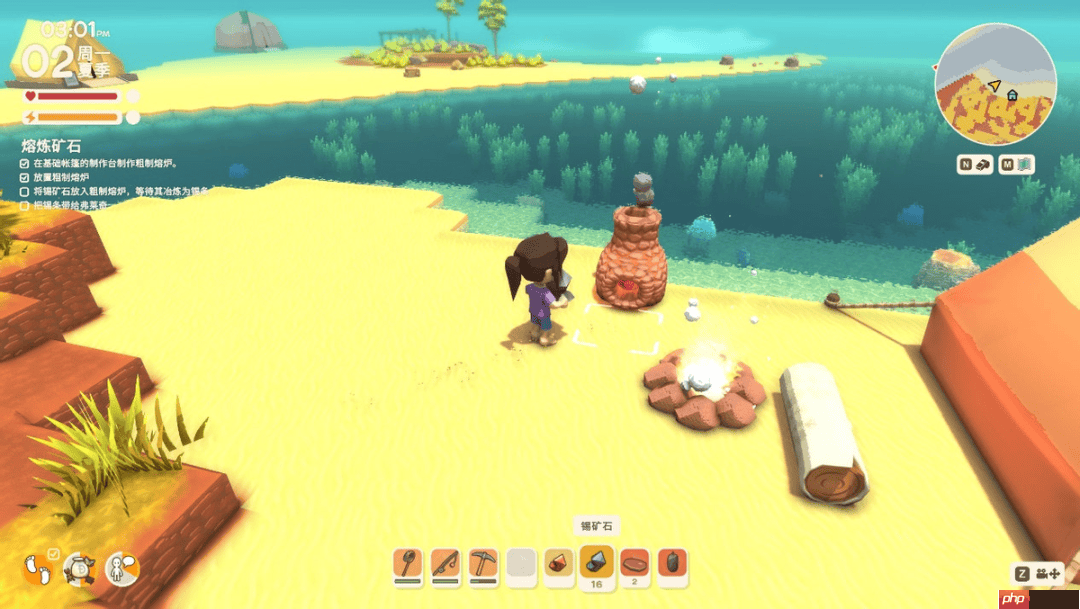
Task: Select the flat clay item slot
Action: [x=635, y=563]
